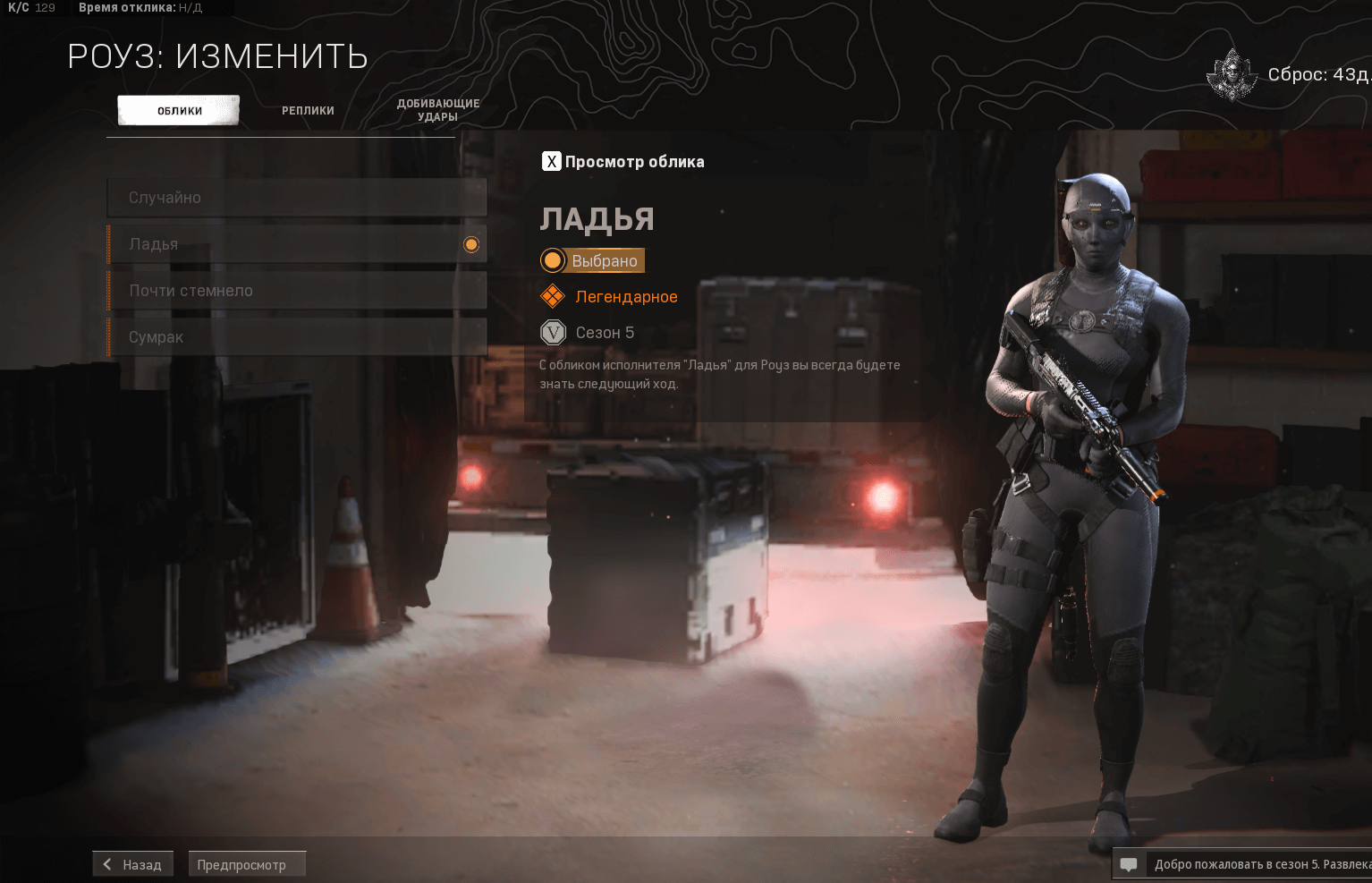The height and width of the screenshot is (883, 1372).
Task: Click the skull emblem next to Сброс
Action: pyautogui.click(x=1232, y=75)
